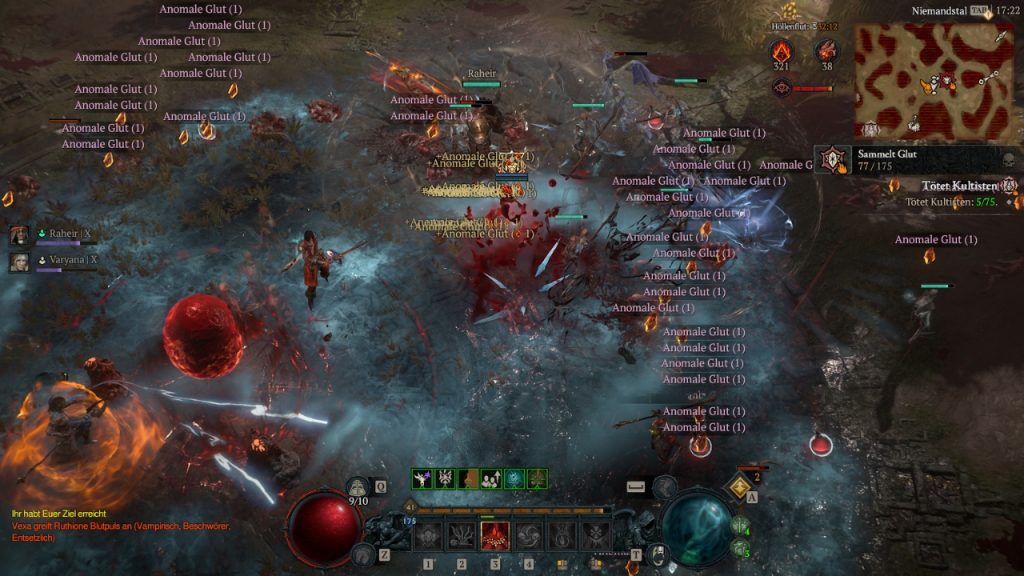
Task: Click the teal glowing buff icon
Action: coord(514,479)
